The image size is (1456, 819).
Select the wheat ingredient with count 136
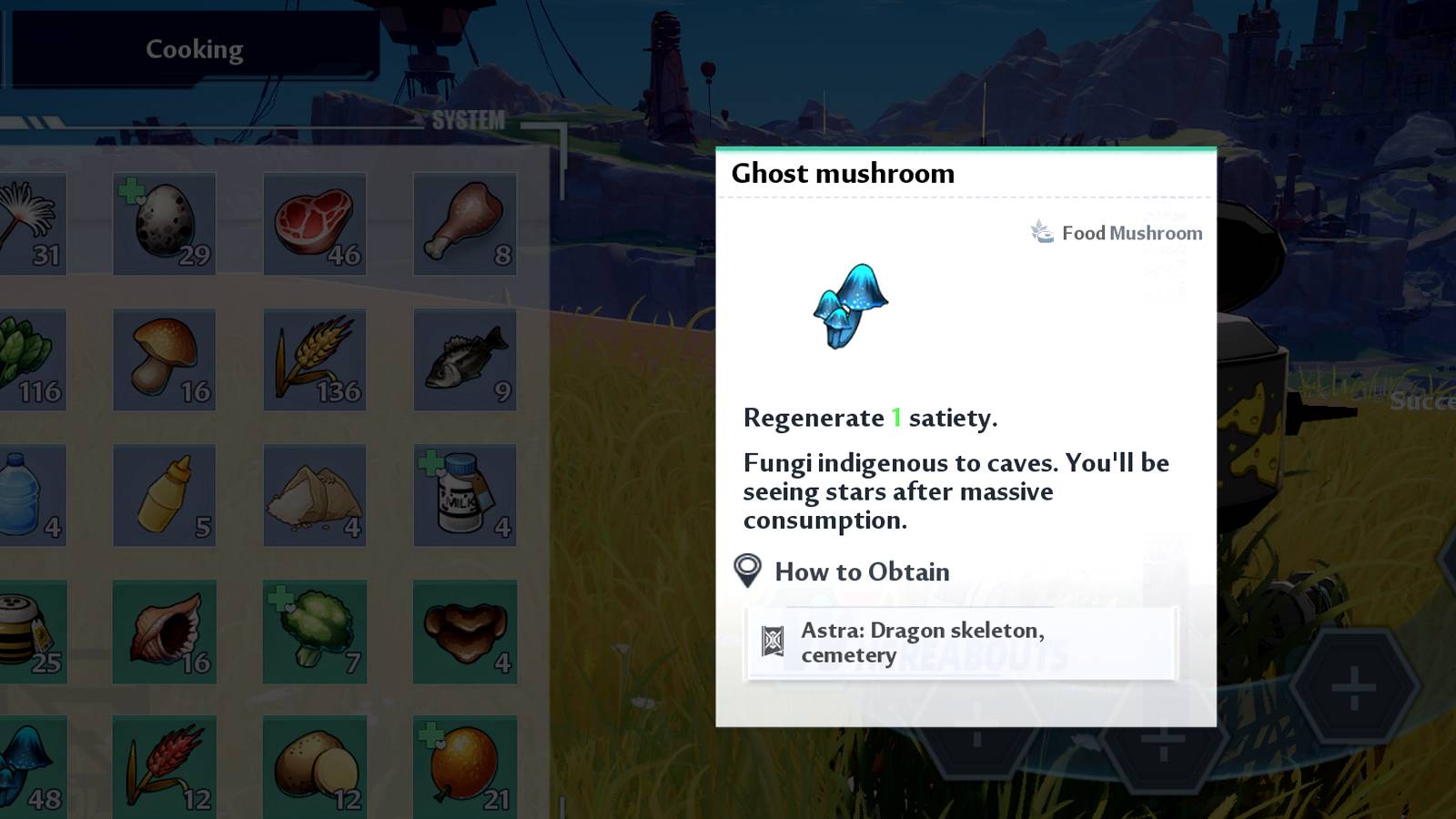point(314,359)
